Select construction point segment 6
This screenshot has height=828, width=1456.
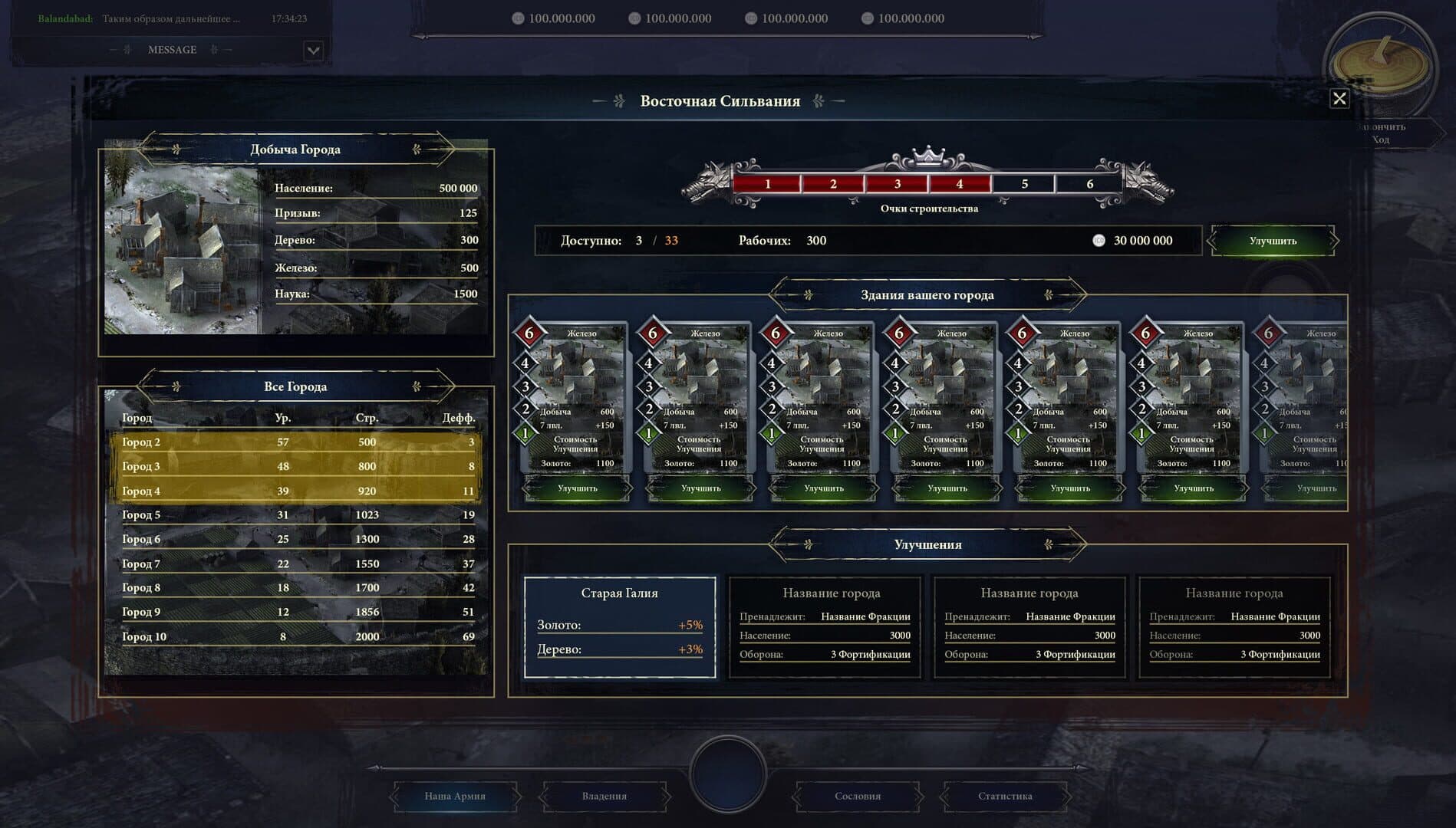pos(1089,184)
